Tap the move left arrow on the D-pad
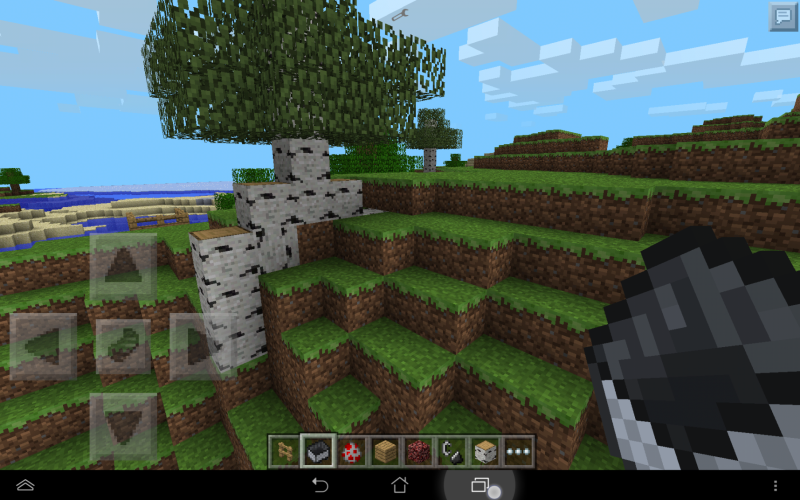This screenshot has width=800, height=500. pos(43,346)
